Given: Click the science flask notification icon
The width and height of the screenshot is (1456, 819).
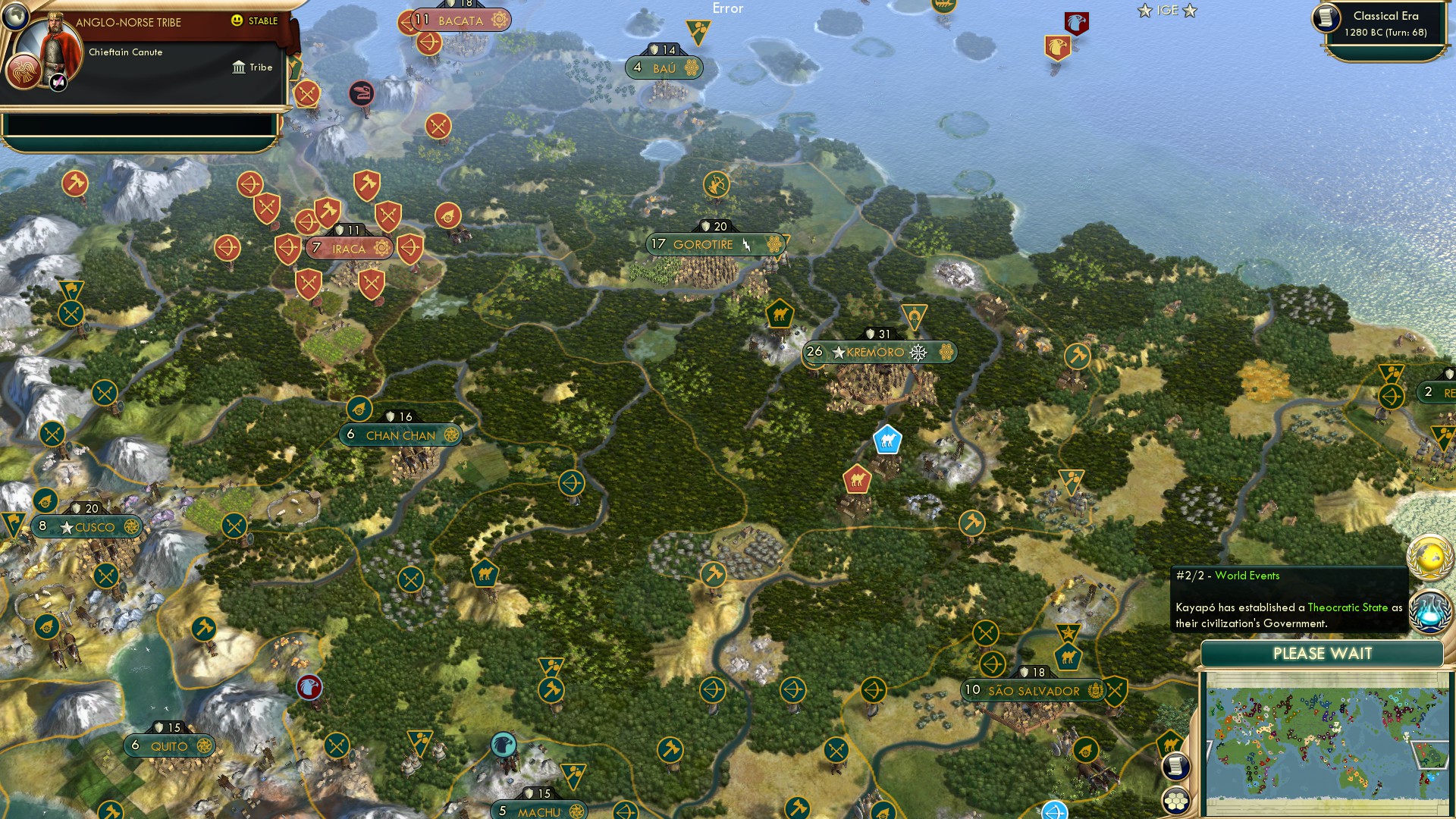Looking at the screenshot, I should pos(1429,610).
